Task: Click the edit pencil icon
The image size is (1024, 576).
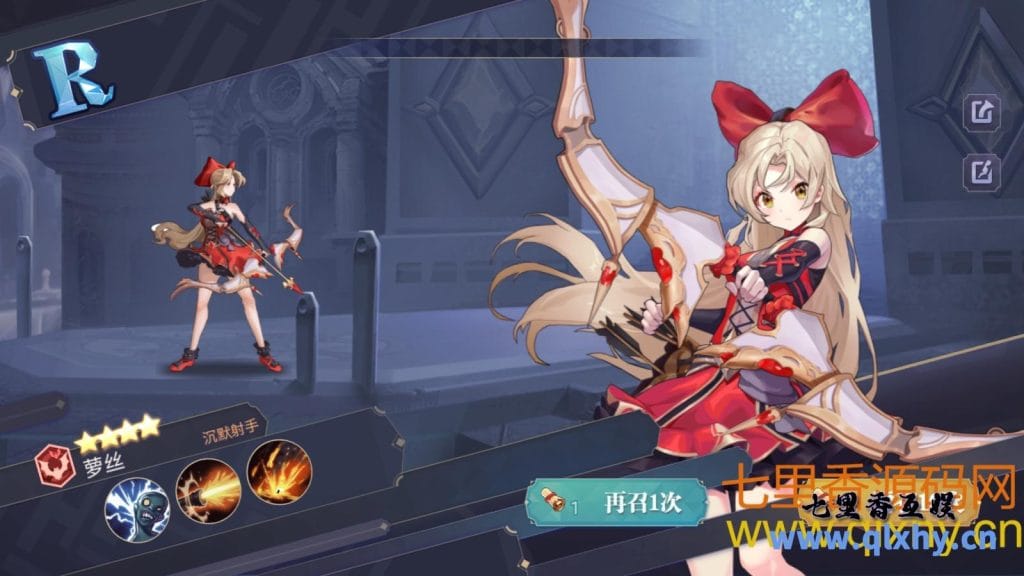Action: [x=981, y=171]
